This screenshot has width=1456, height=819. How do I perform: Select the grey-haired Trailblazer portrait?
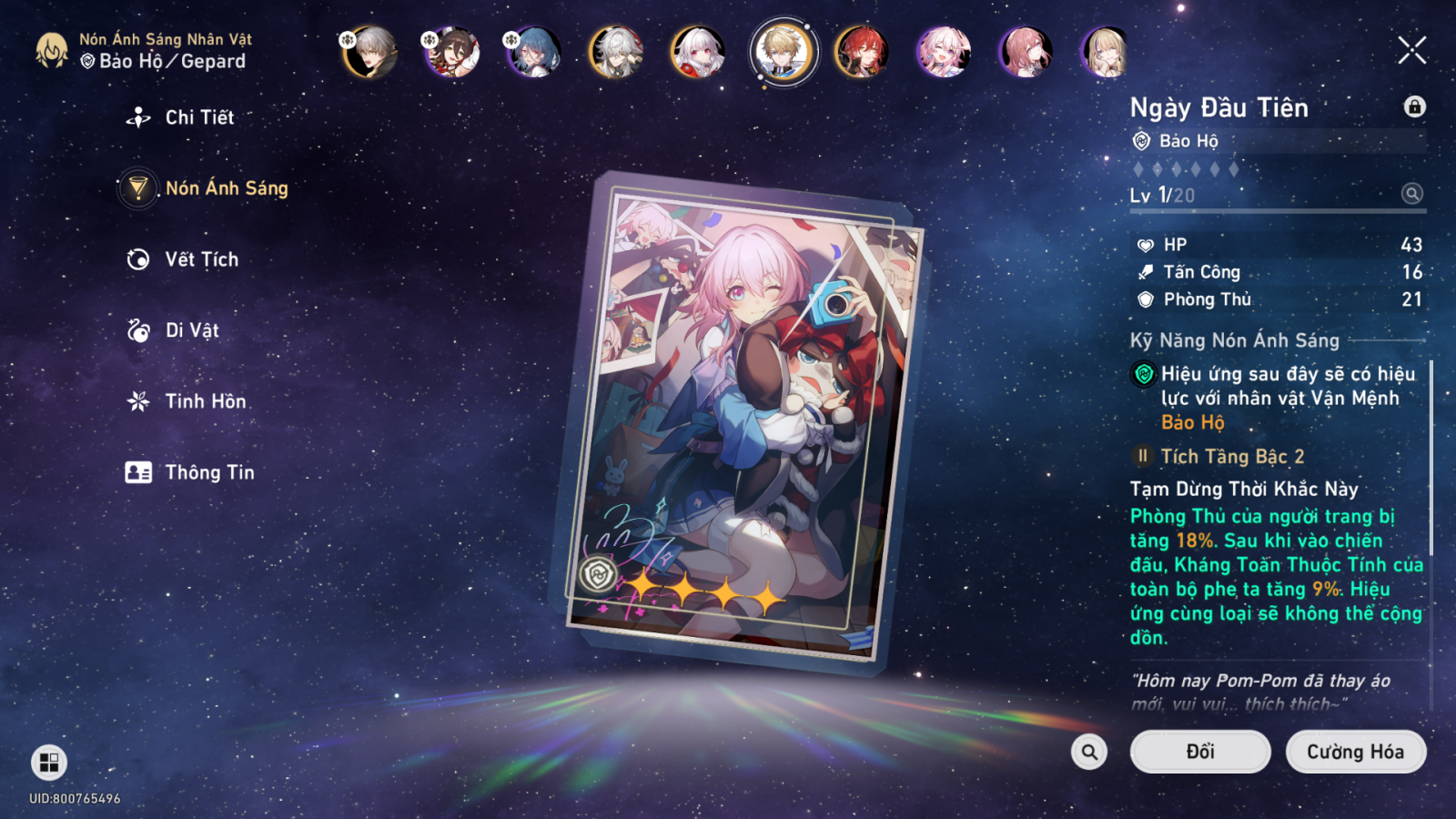(x=370, y=52)
